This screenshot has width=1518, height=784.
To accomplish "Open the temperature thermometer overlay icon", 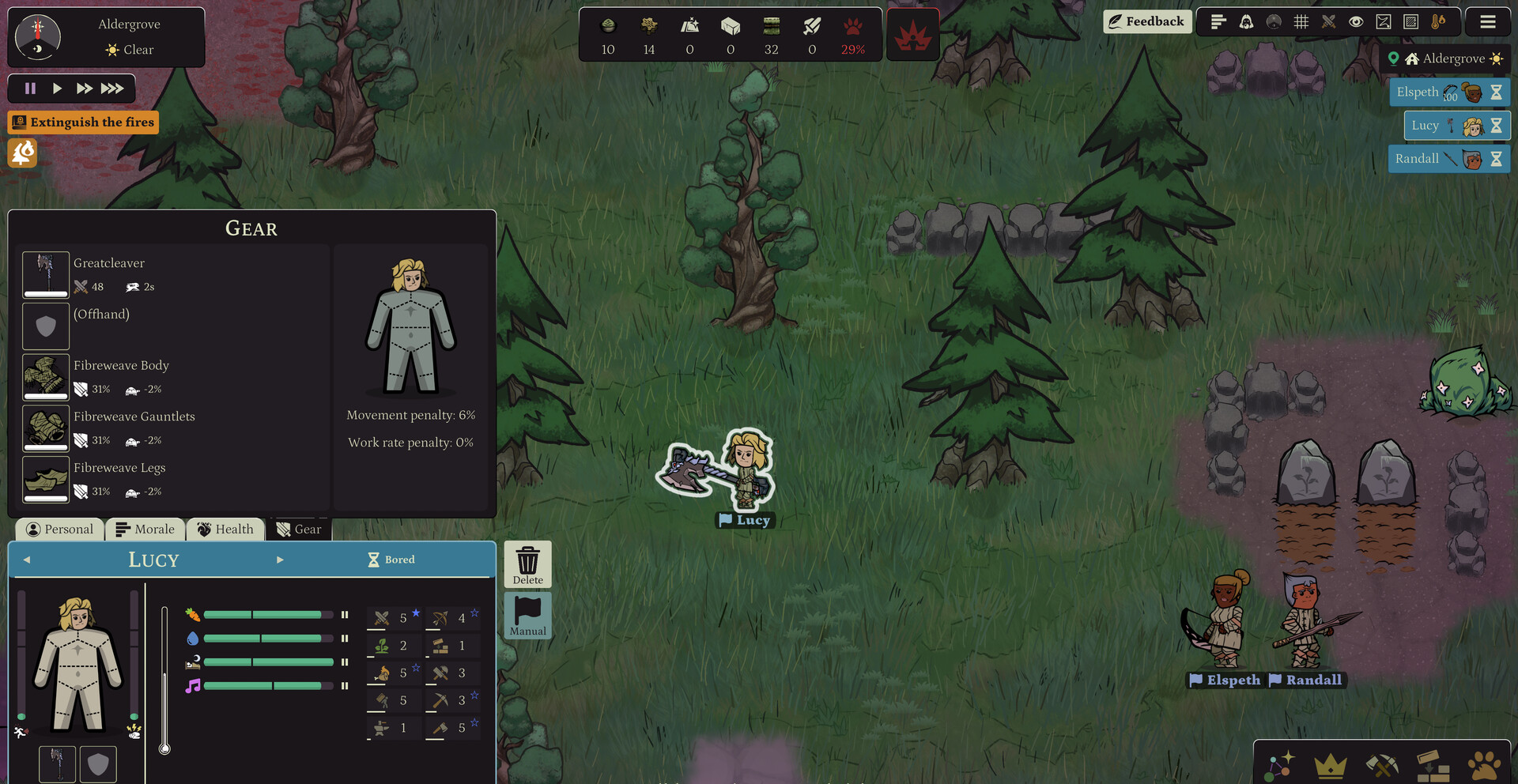I will (1437, 22).
